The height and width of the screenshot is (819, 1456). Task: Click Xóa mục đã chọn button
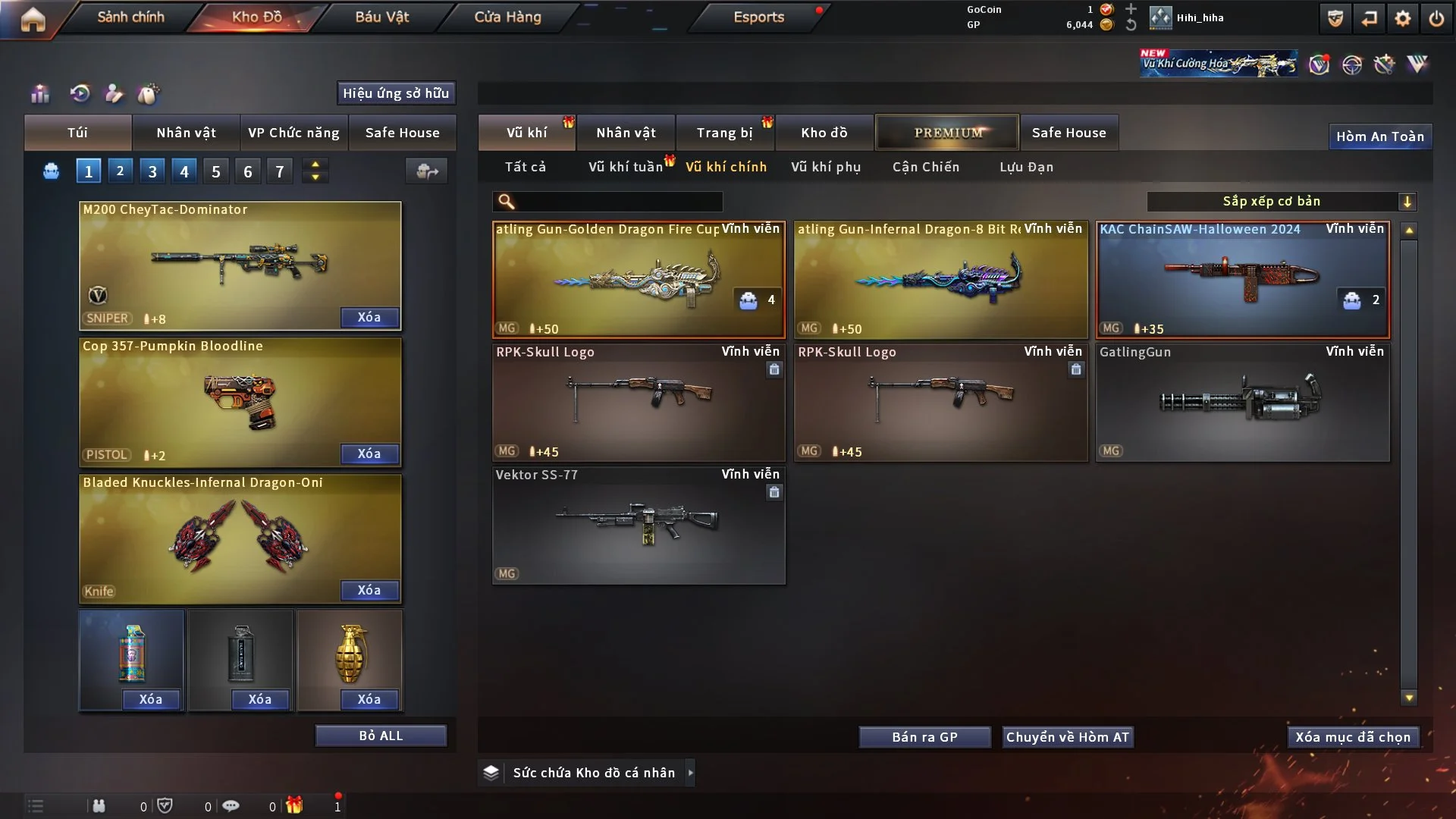1352,737
